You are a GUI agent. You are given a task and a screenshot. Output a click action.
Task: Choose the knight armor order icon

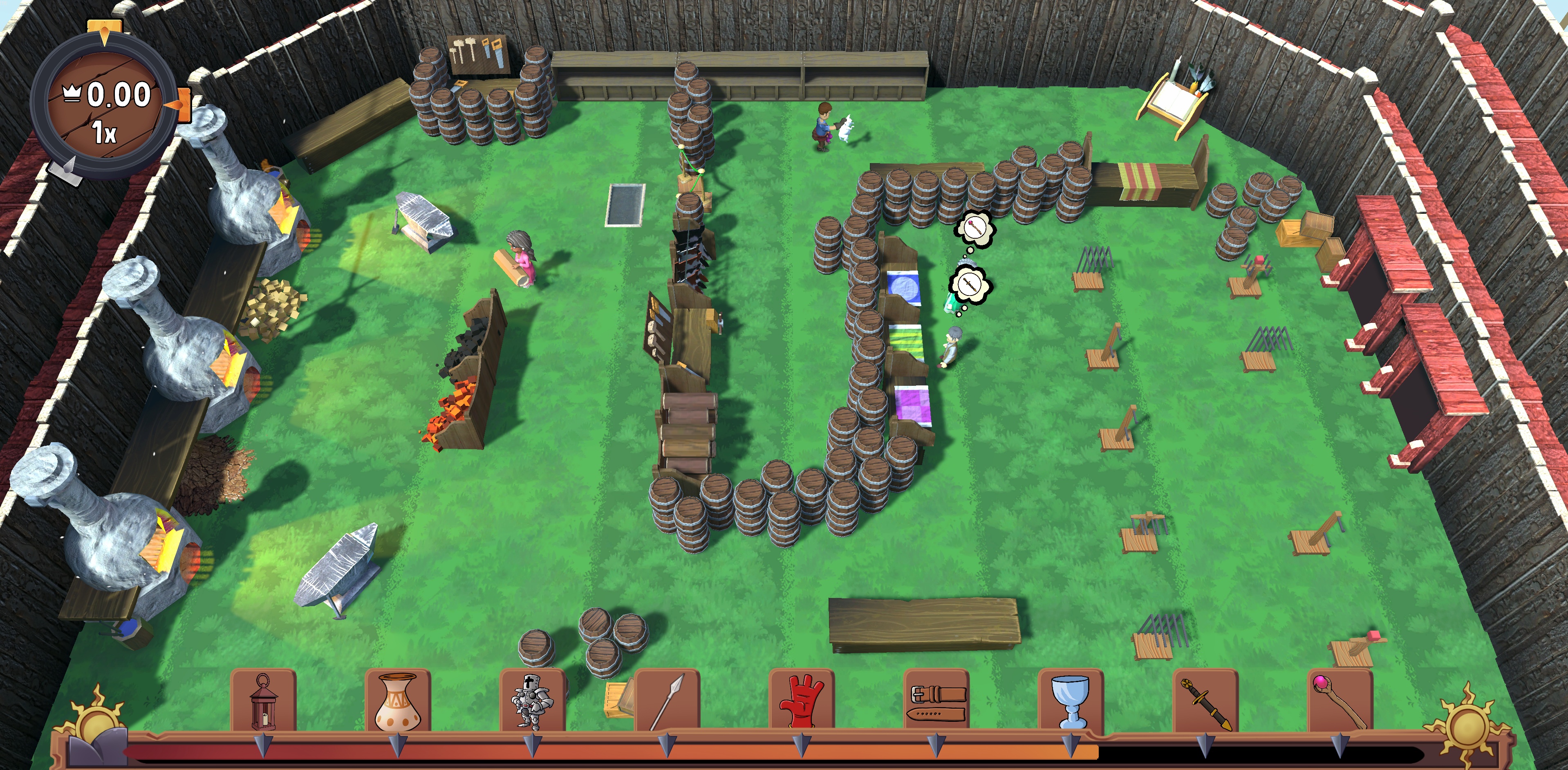point(533,701)
